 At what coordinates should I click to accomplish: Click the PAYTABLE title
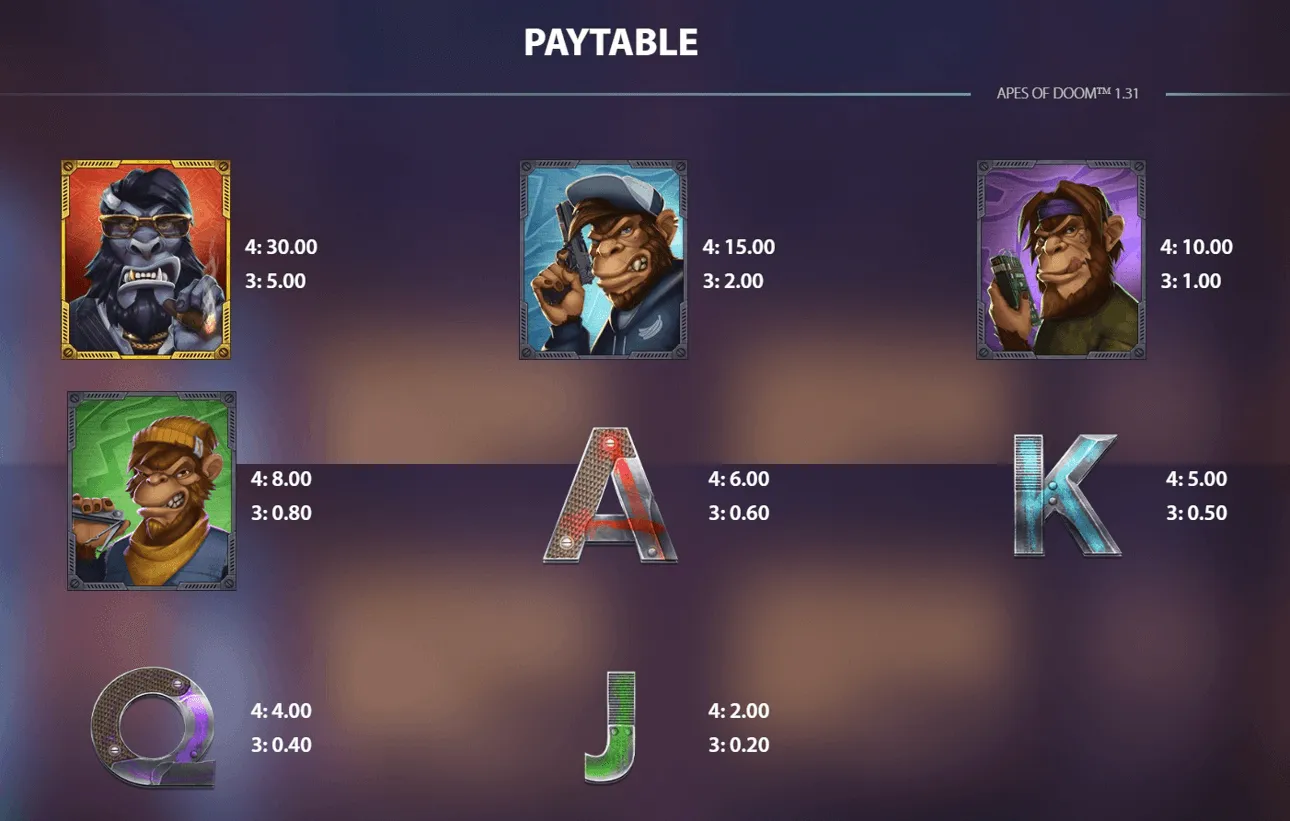click(608, 42)
